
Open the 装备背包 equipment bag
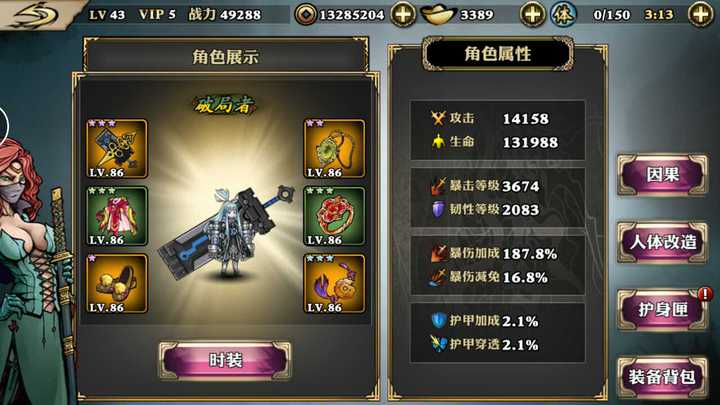point(663,377)
